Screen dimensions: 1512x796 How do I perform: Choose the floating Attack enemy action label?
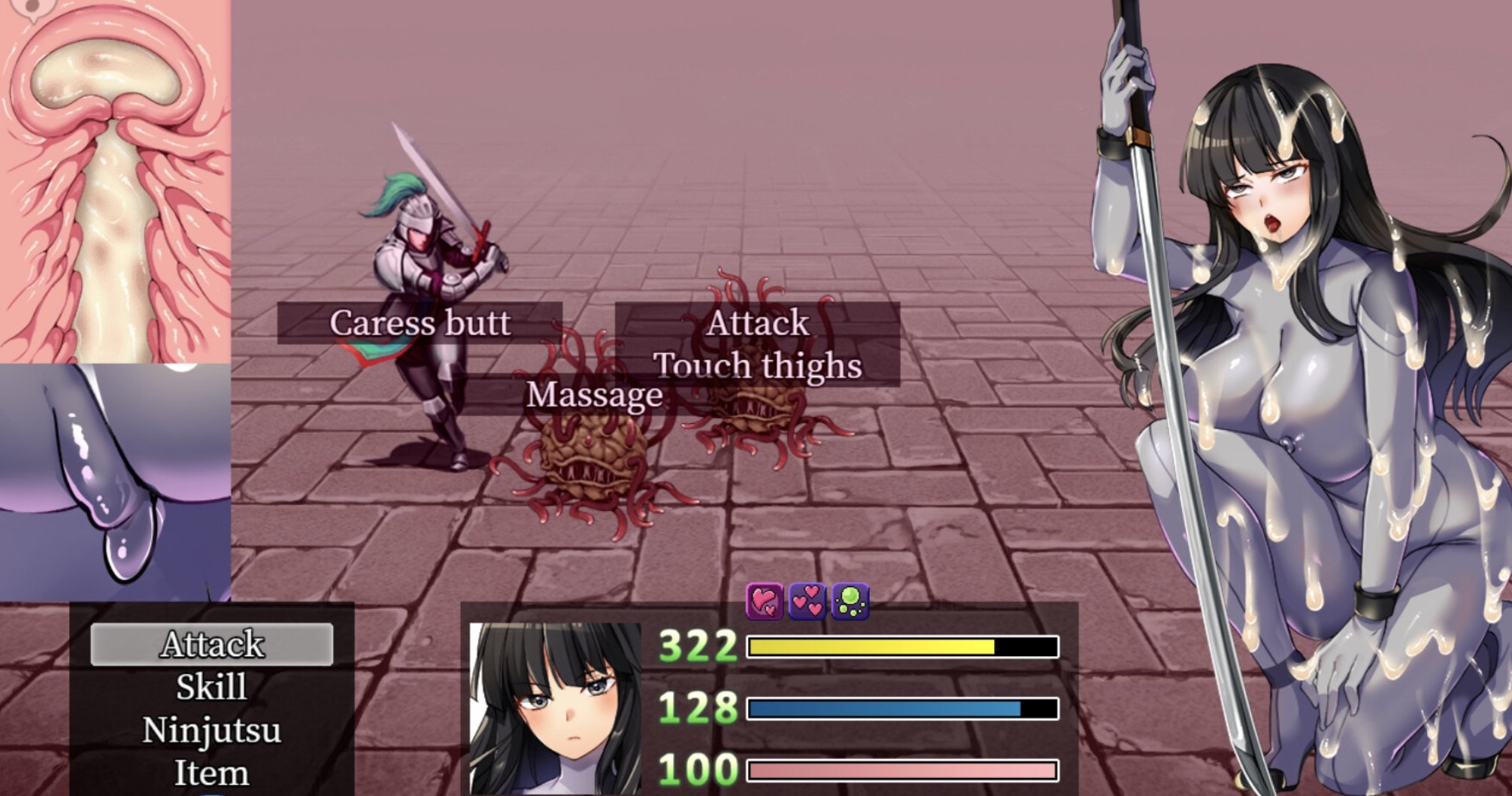(x=759, y=323)
